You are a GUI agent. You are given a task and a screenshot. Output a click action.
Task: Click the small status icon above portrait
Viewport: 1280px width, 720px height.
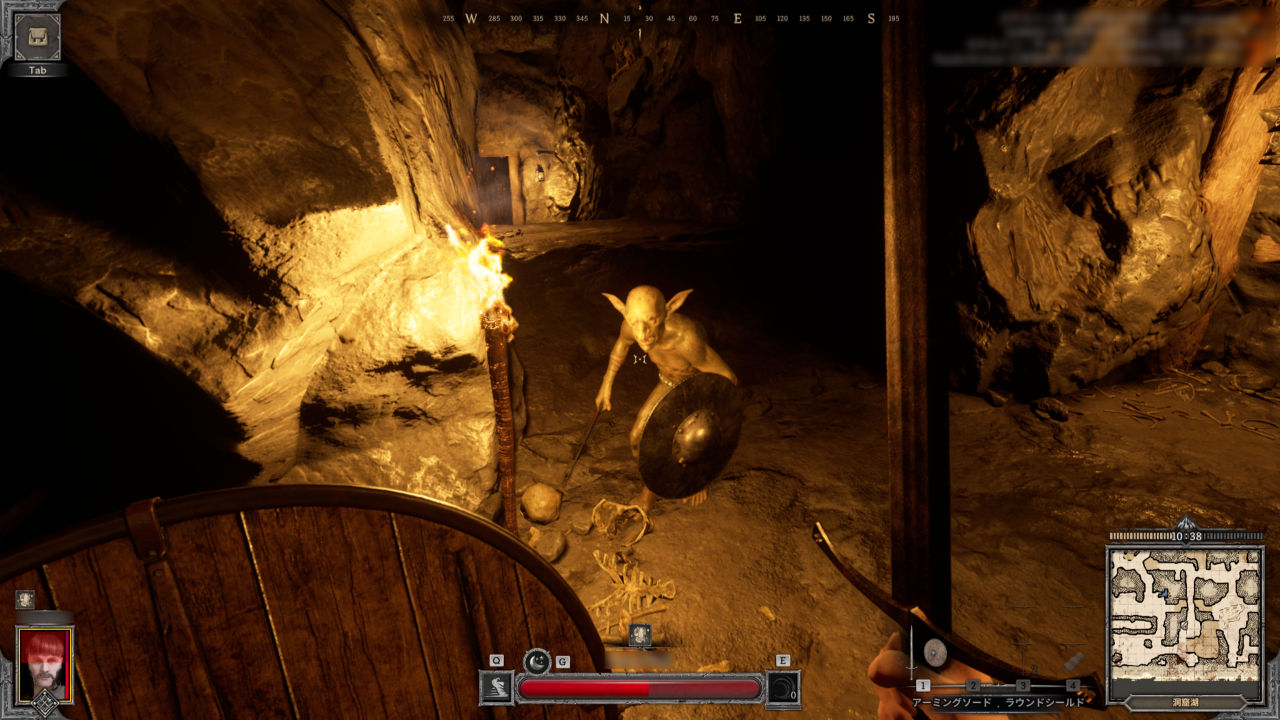click(x=25, y=599)
